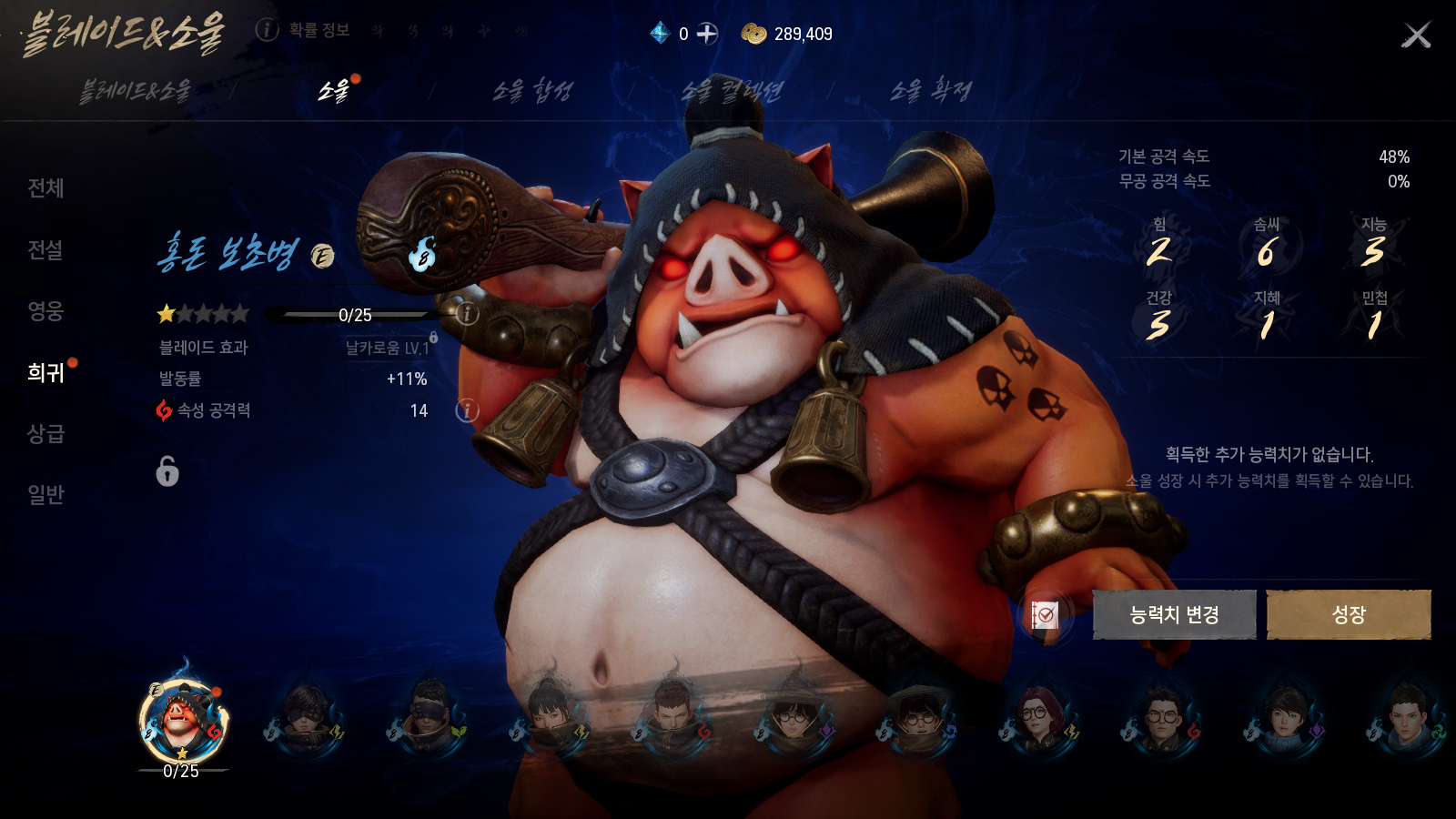
Task: Pick the red-haired woman with glasses soul
Action: click(x=1037, y=719)
